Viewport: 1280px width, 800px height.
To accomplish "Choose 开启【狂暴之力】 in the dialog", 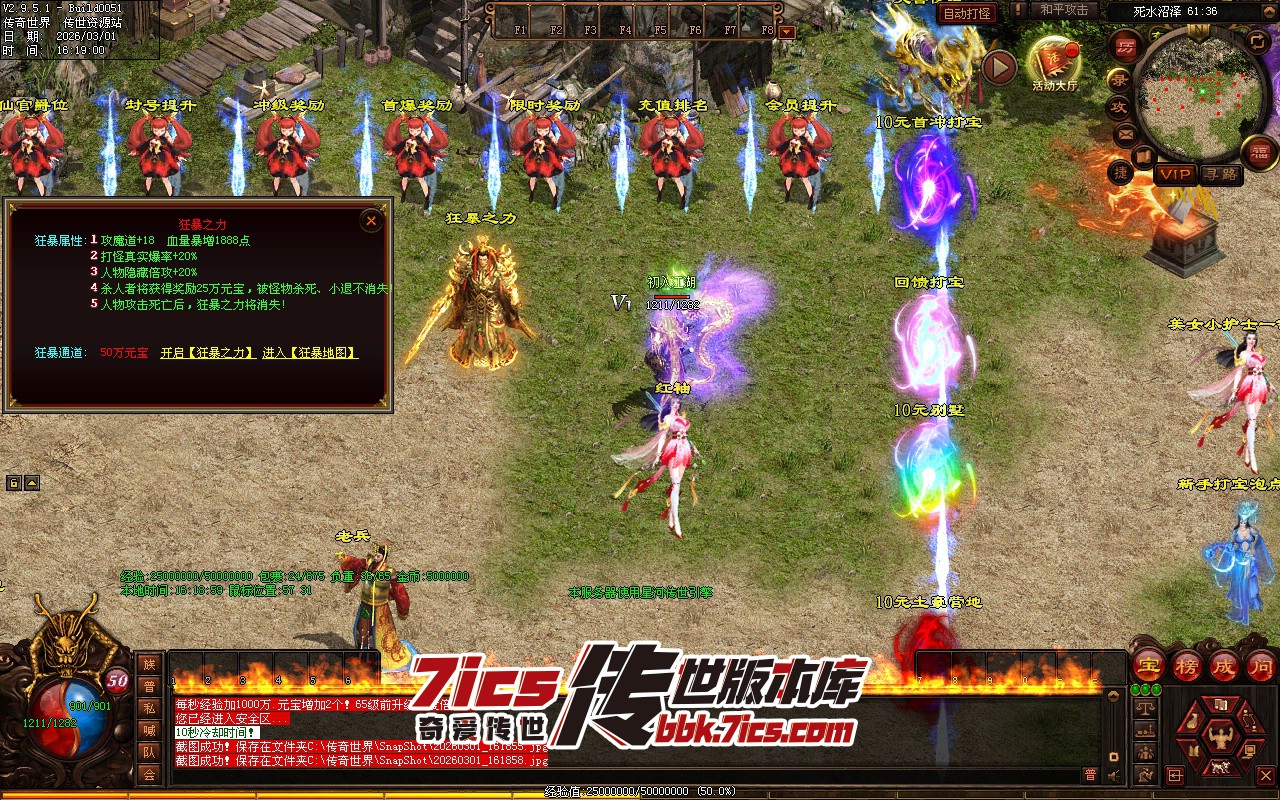I will click(x=206, y=353).
